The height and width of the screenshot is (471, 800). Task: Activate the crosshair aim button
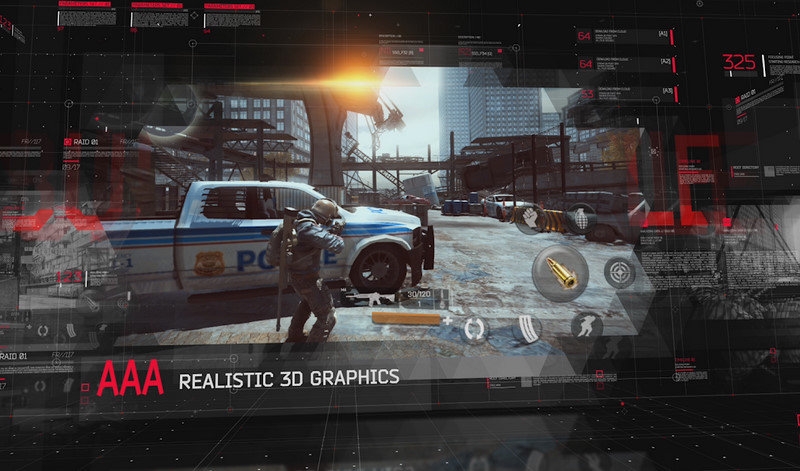click(620, 272)
